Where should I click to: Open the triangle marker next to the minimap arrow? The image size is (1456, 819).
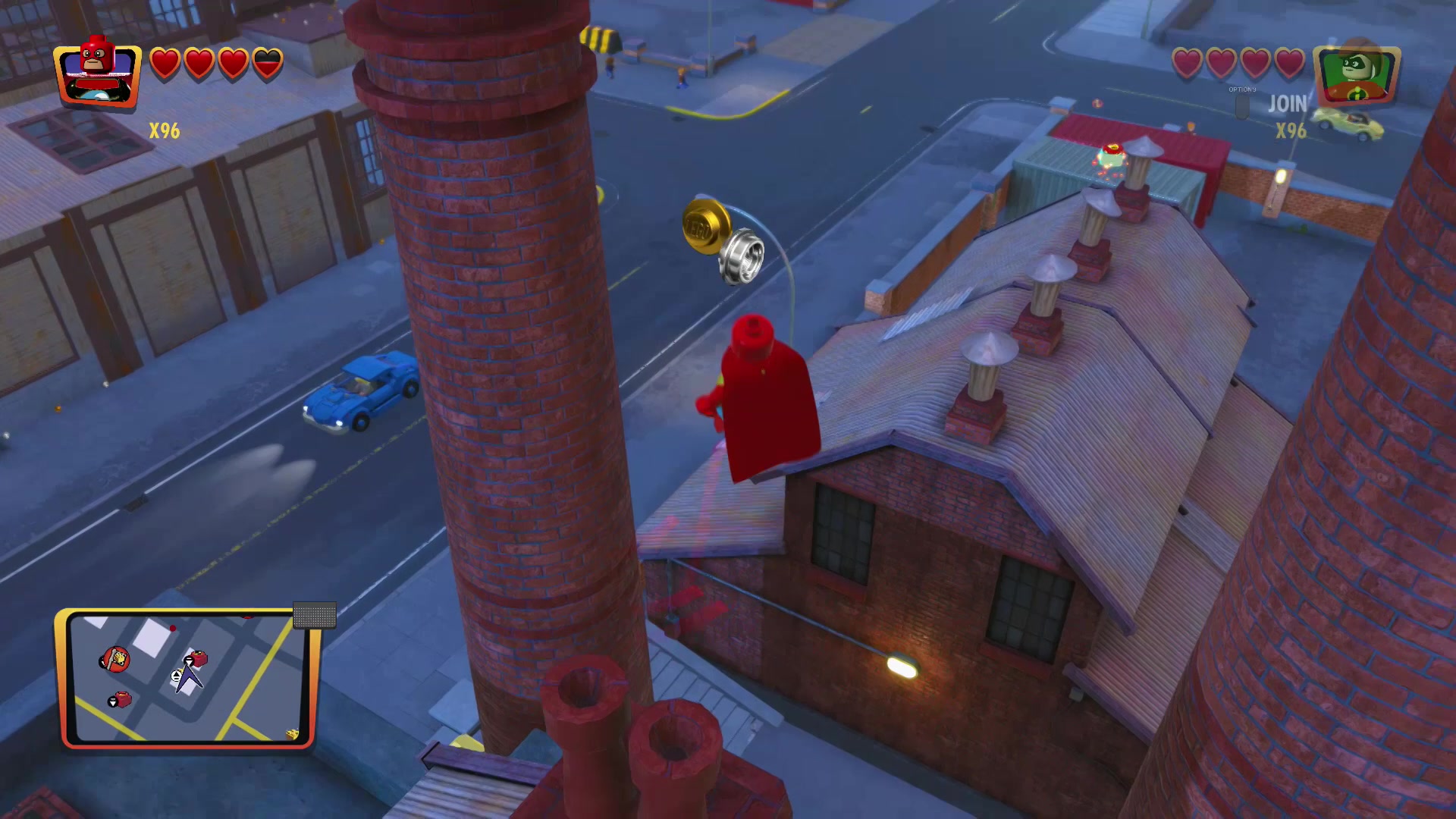click(176, 676)
